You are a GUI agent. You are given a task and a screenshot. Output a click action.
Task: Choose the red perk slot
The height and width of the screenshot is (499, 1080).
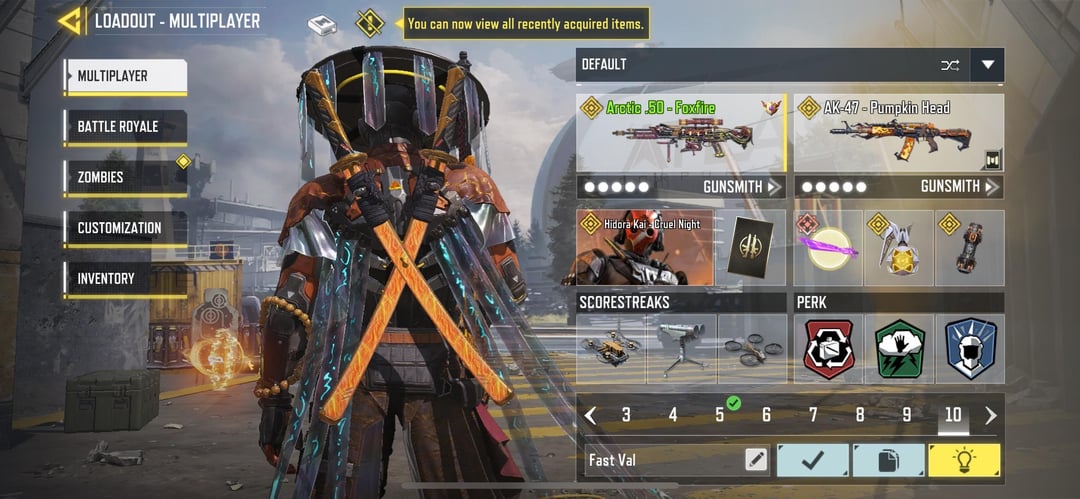point(829,349)
